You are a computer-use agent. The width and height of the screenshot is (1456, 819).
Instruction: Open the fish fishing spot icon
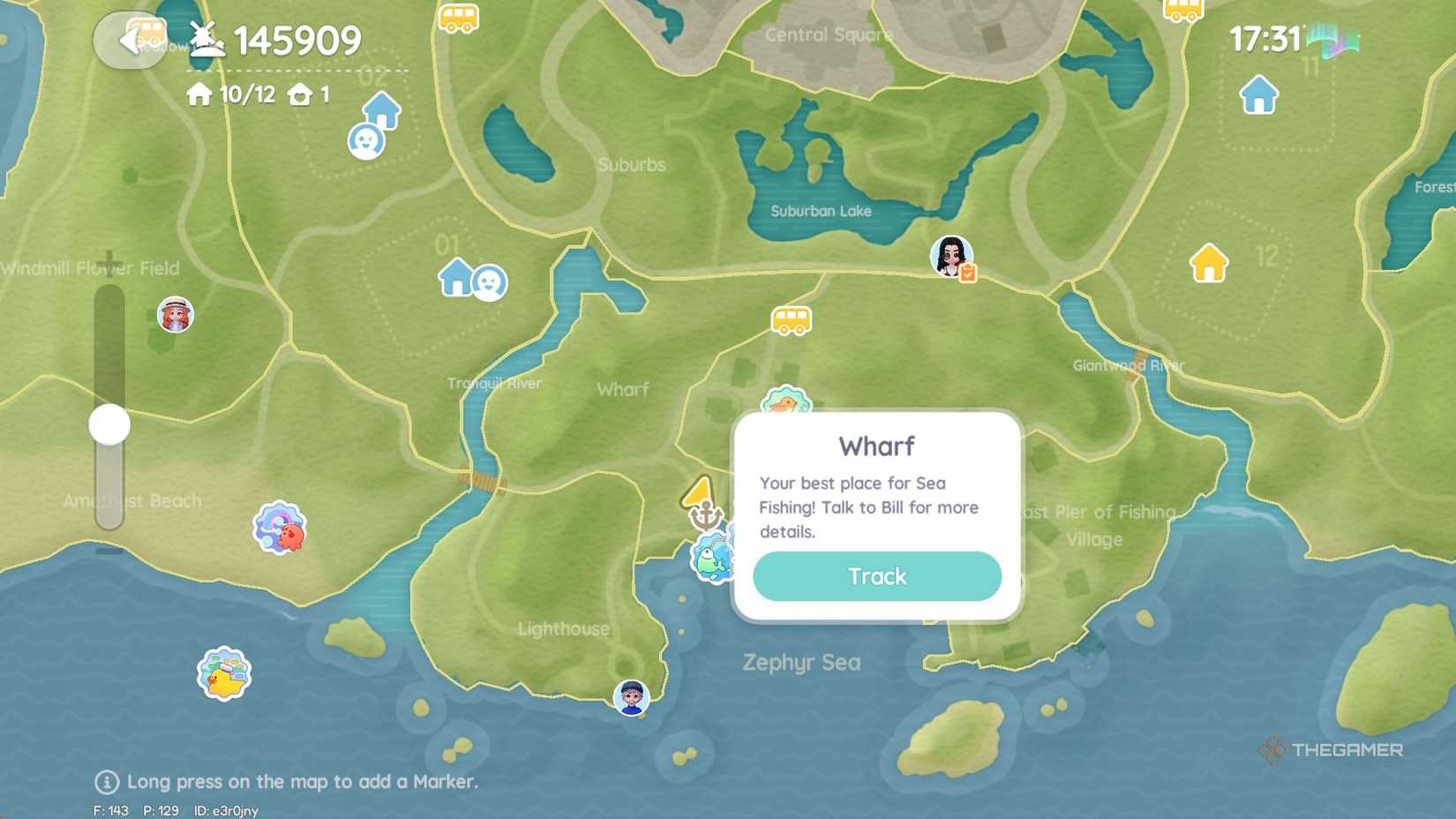[x=714, y=560]
